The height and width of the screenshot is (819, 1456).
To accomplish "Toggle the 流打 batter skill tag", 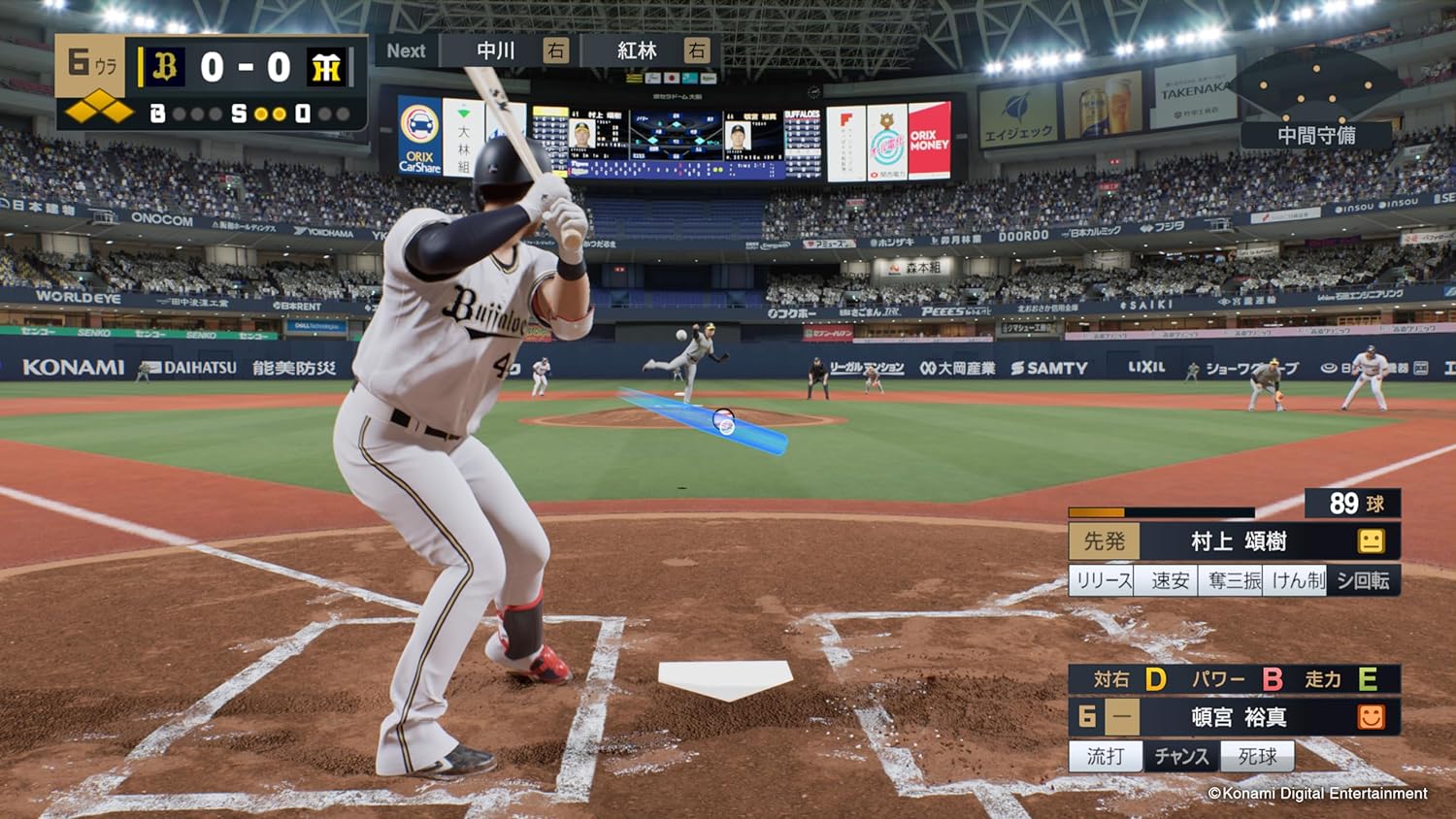I will click(x=1105, y=755).
